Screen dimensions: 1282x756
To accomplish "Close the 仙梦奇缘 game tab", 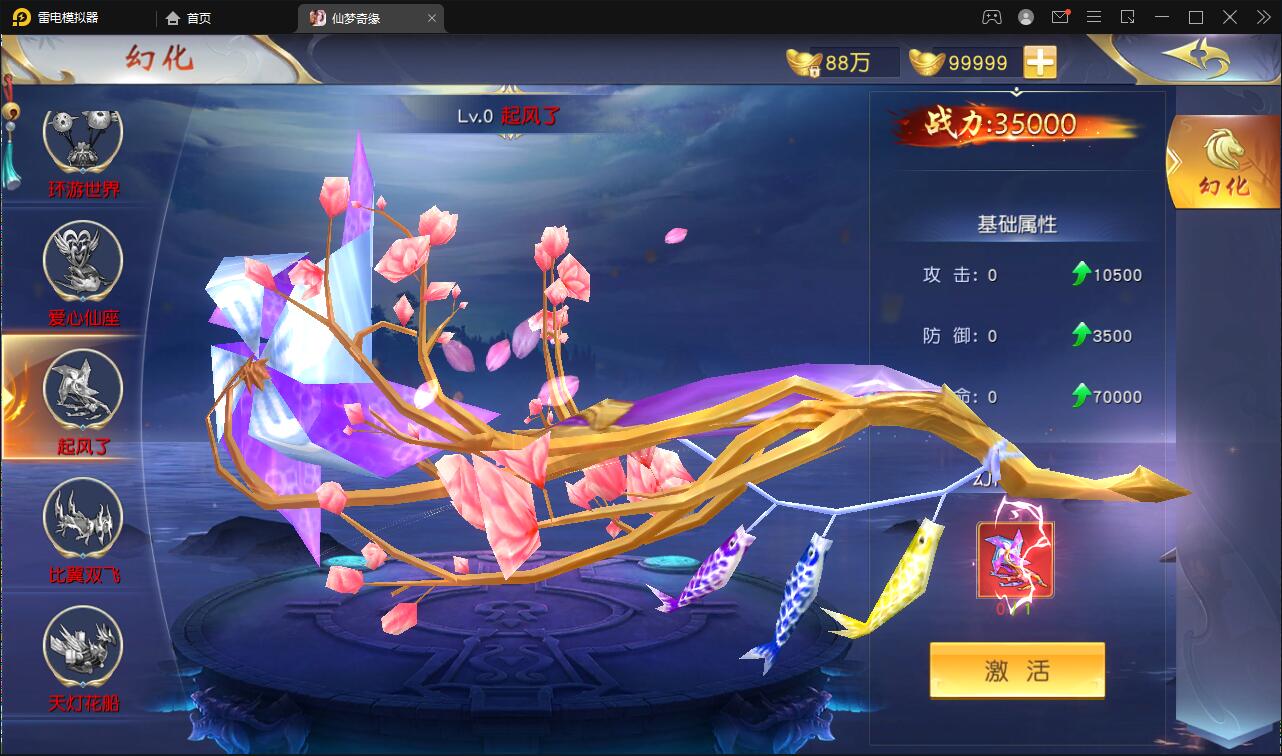I will (x=432, y=17).
